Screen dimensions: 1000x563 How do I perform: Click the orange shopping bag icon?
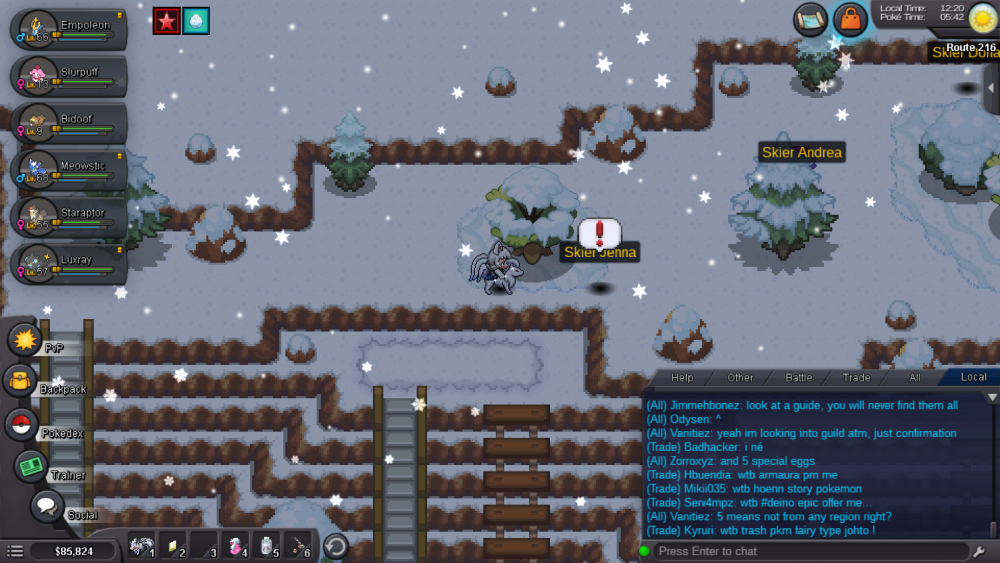tap(850, 19)
